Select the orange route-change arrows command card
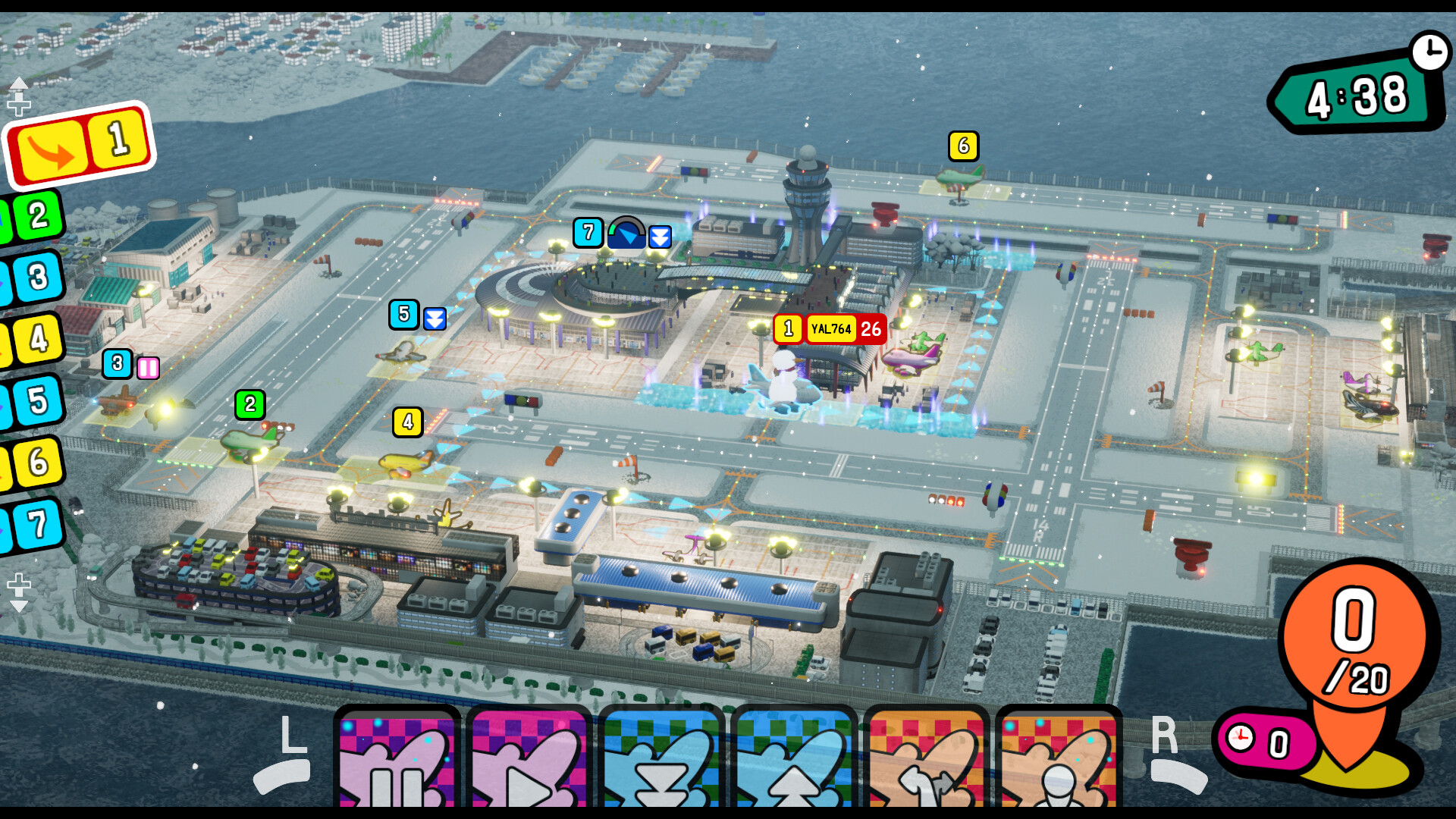1456x819 pixels. point(926,758)
